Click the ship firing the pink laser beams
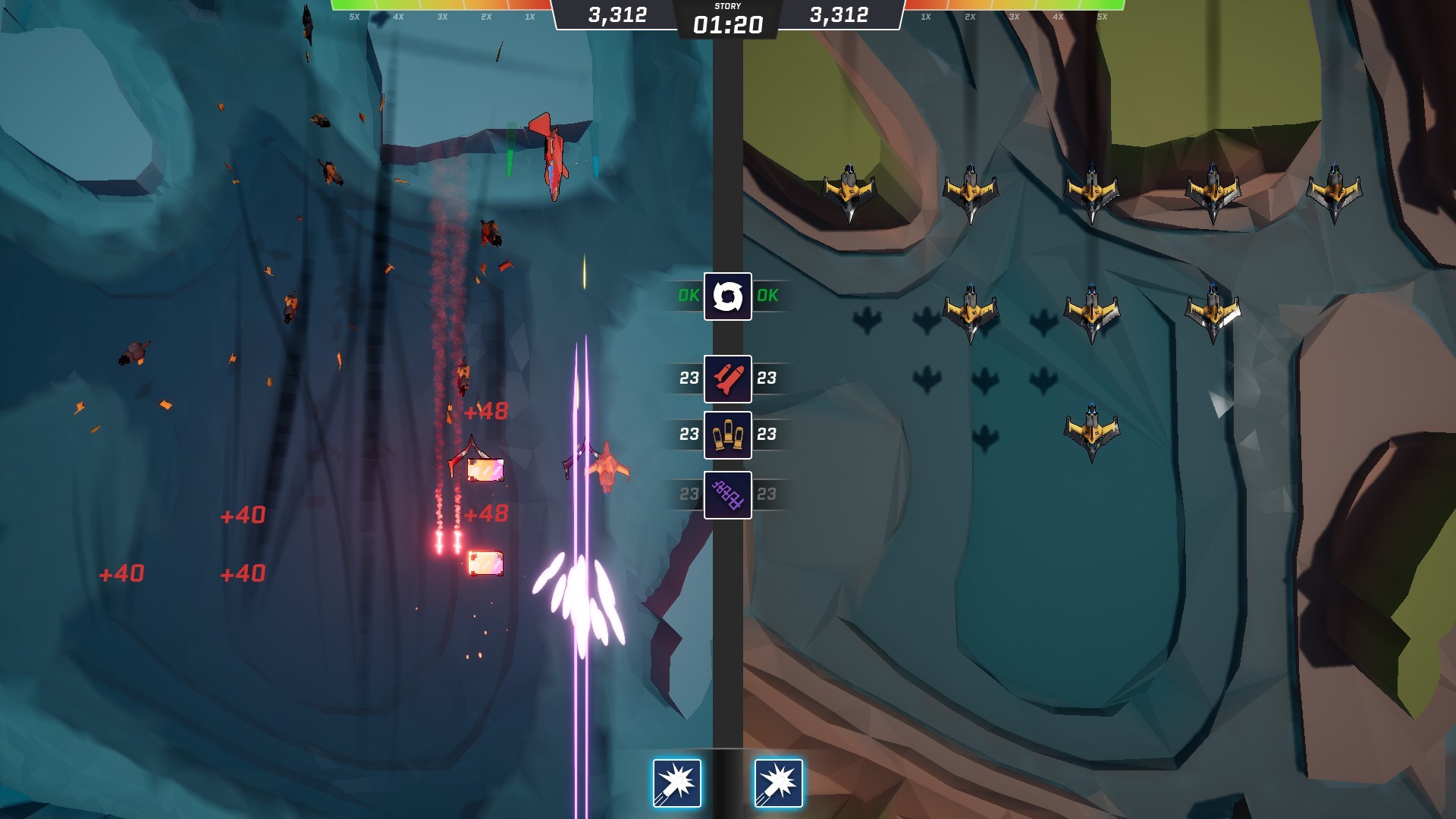Screen dimensions: 1456x819 pos(580,599)
